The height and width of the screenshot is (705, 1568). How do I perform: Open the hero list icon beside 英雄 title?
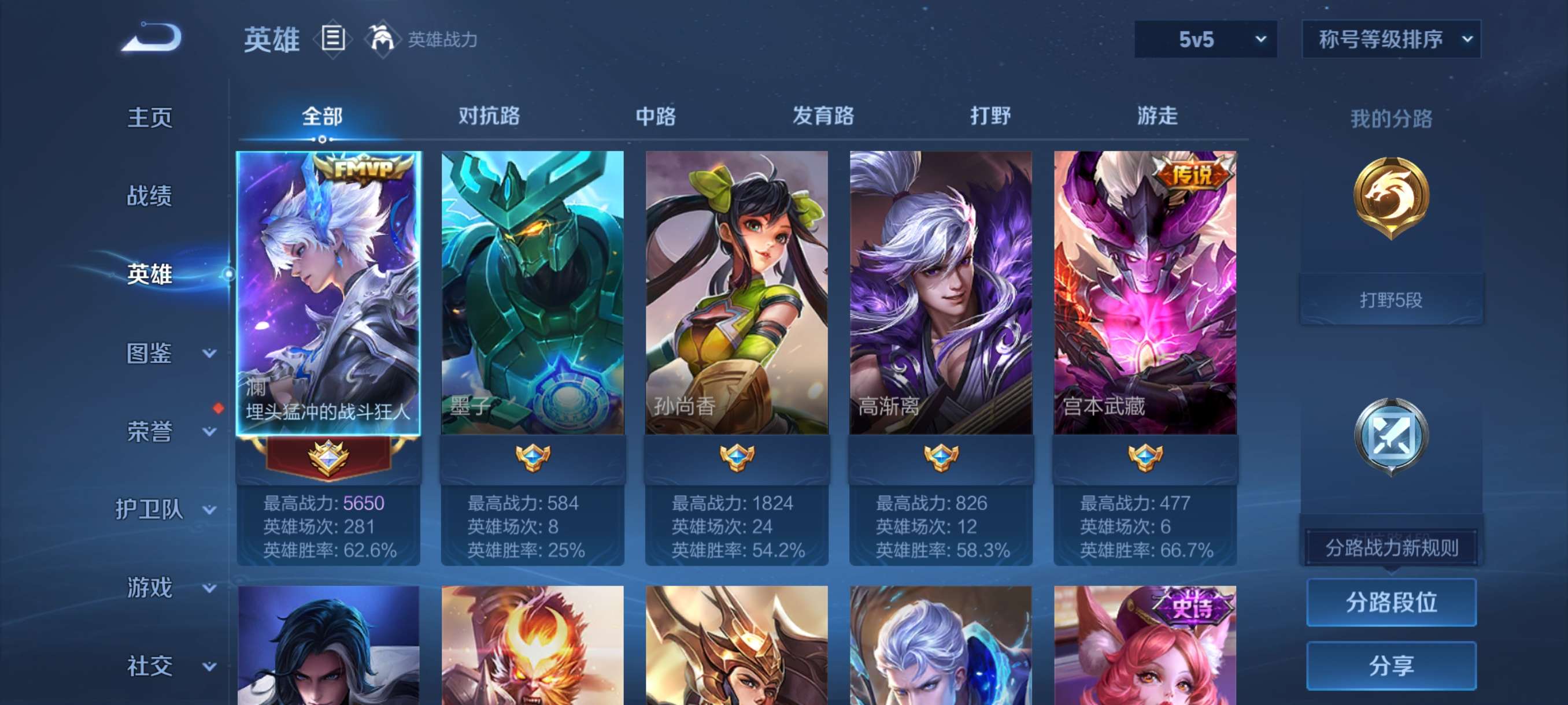(x=332, y=38)
